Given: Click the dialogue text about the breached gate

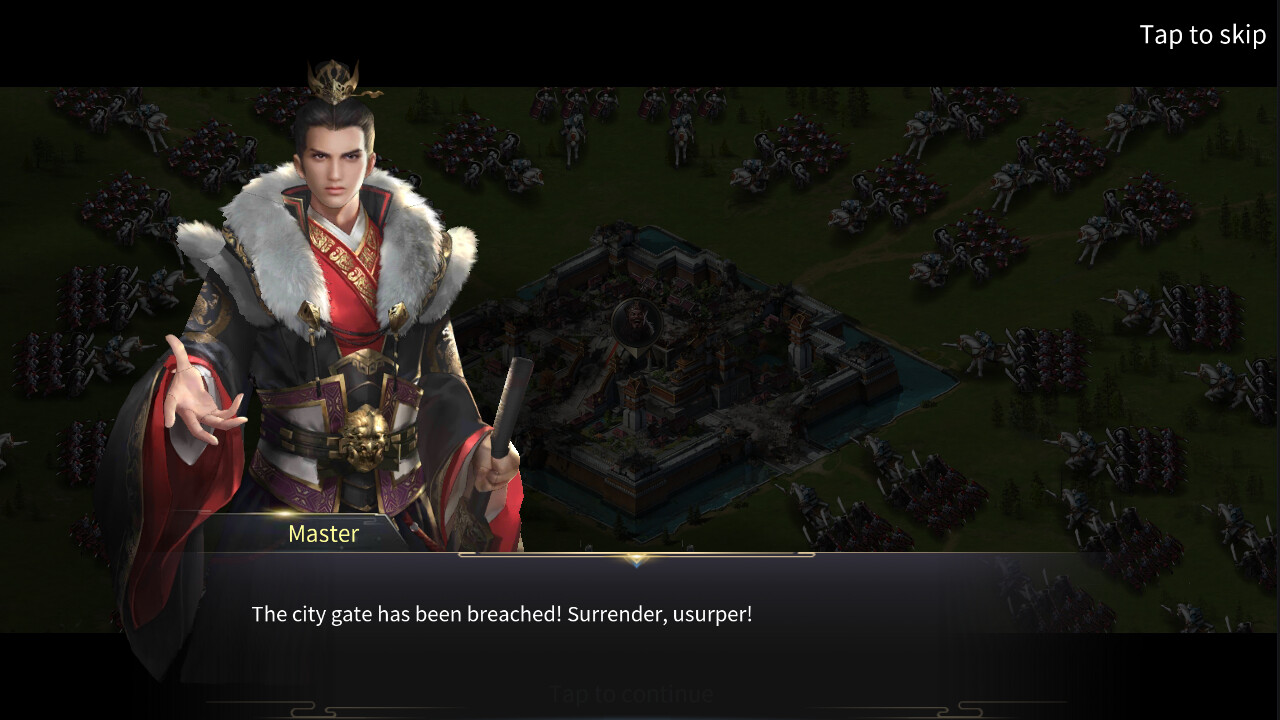Looking at the screenshot, I should (x=504, y=614).
